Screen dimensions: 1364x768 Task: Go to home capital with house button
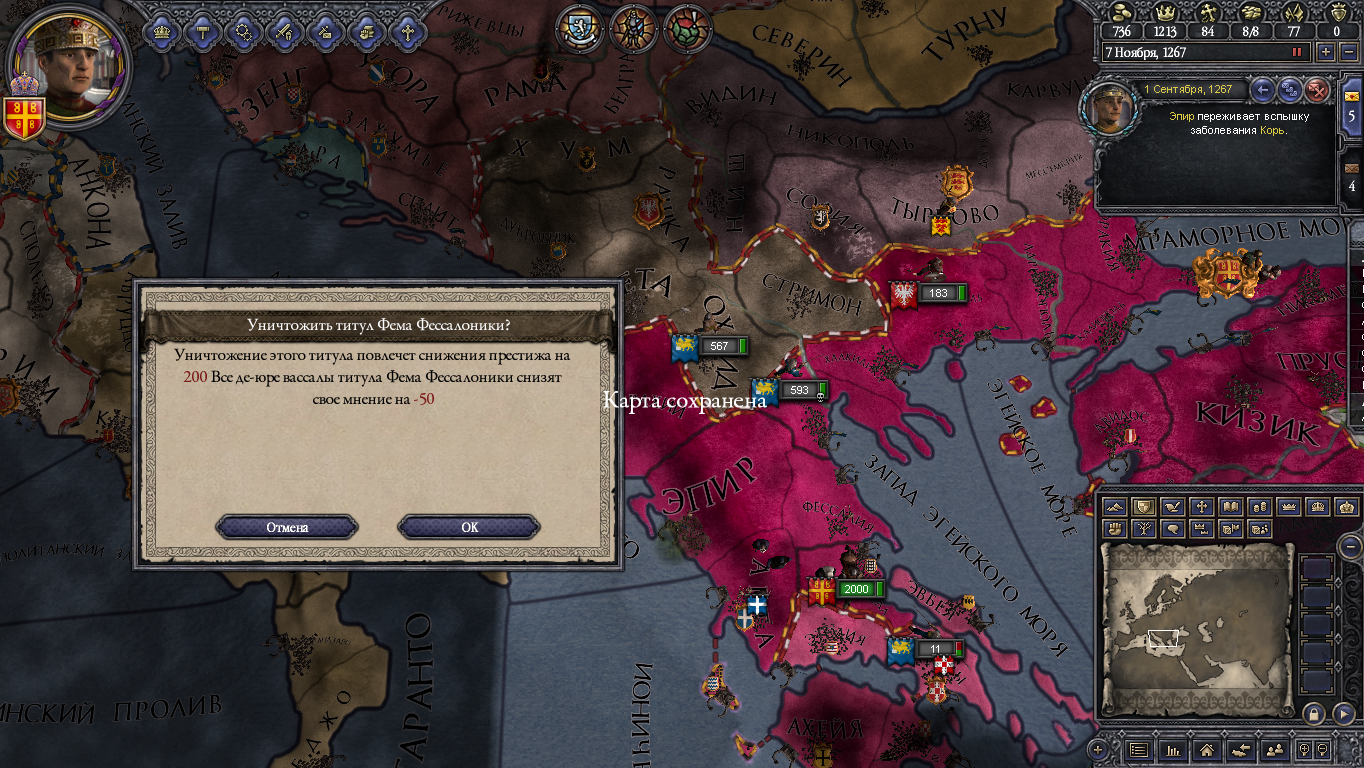(x=1207, y=749)
